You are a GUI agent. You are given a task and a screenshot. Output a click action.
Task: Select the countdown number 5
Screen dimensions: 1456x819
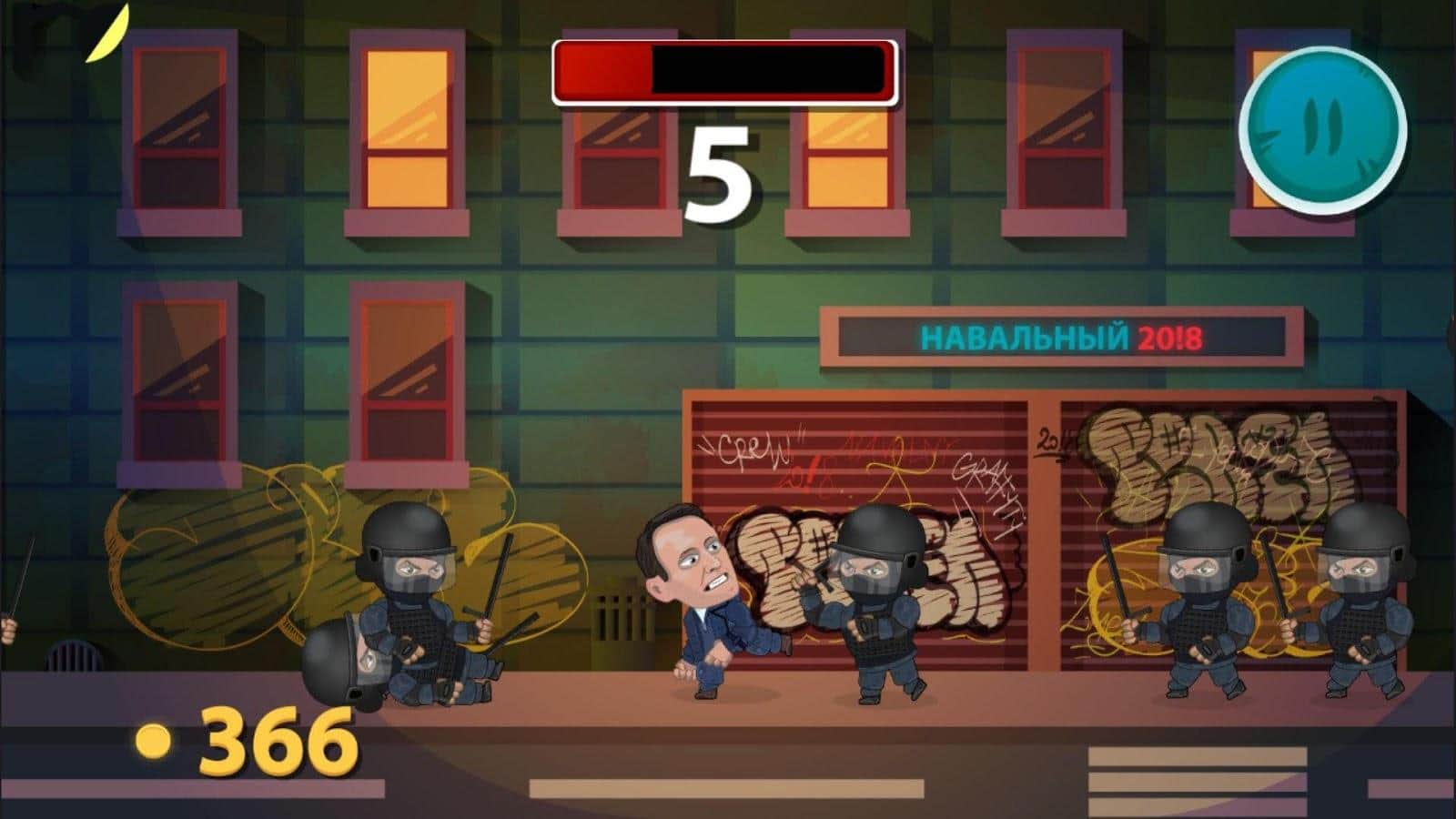coord(721,168)
